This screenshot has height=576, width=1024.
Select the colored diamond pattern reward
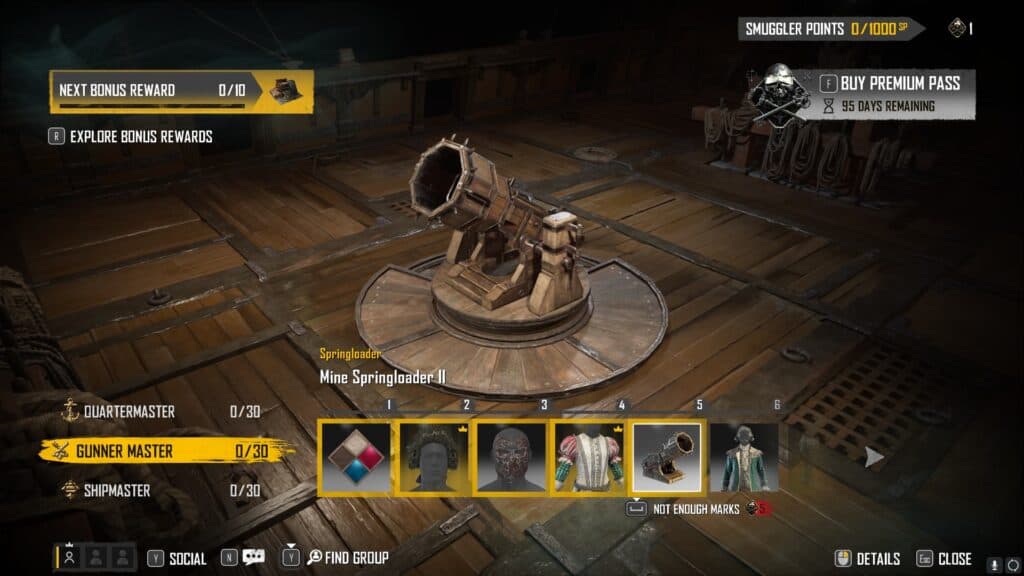[x=357, y=457]
